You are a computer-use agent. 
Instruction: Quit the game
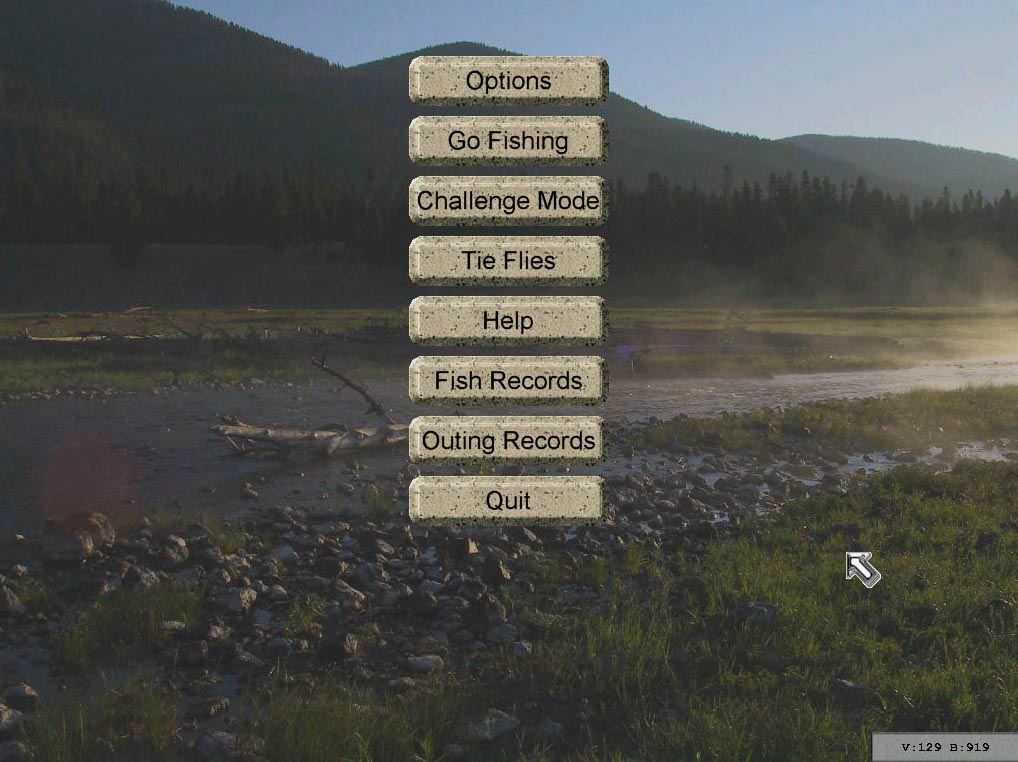coord(508,501)
